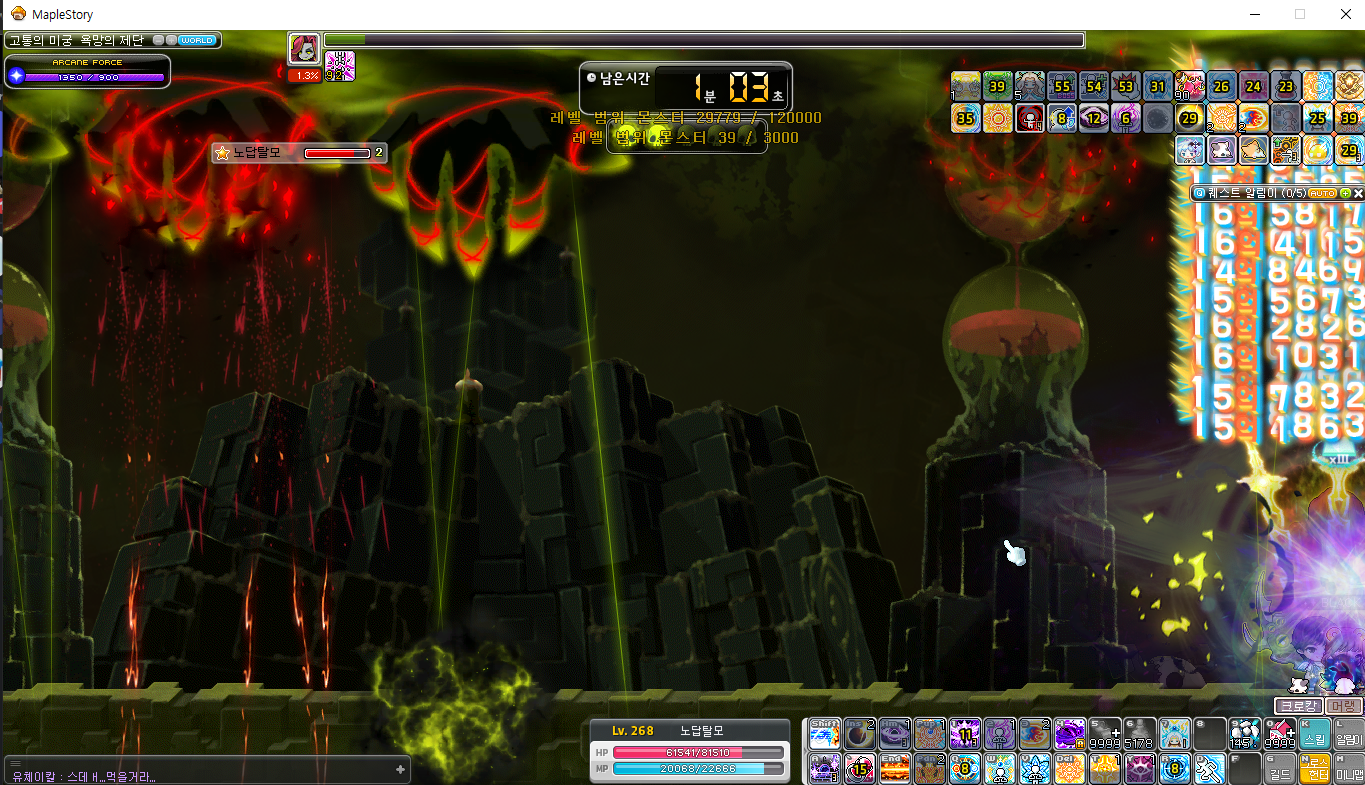Select the 머랭 button

[x=1345, y=706]
